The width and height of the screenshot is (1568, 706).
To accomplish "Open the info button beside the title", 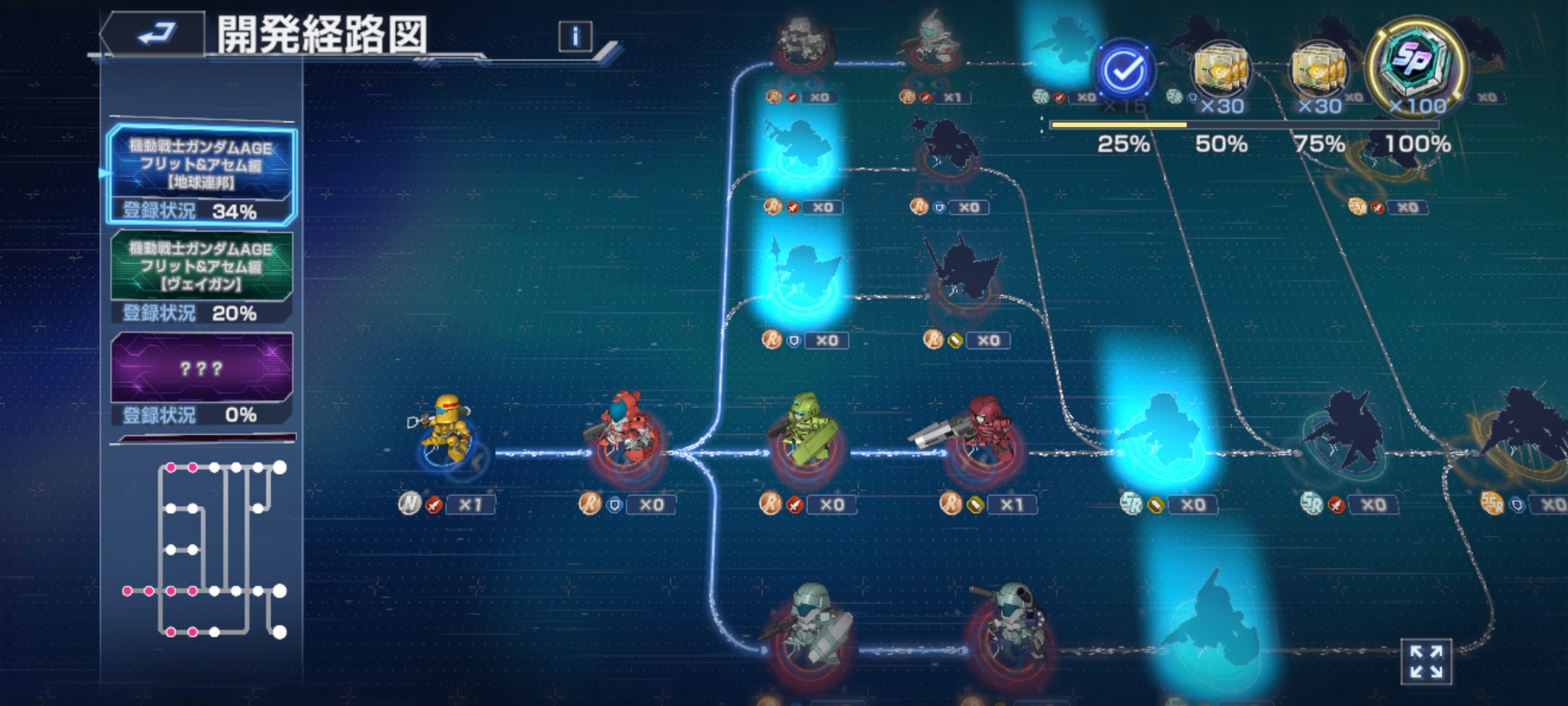I will pos(575,36).
